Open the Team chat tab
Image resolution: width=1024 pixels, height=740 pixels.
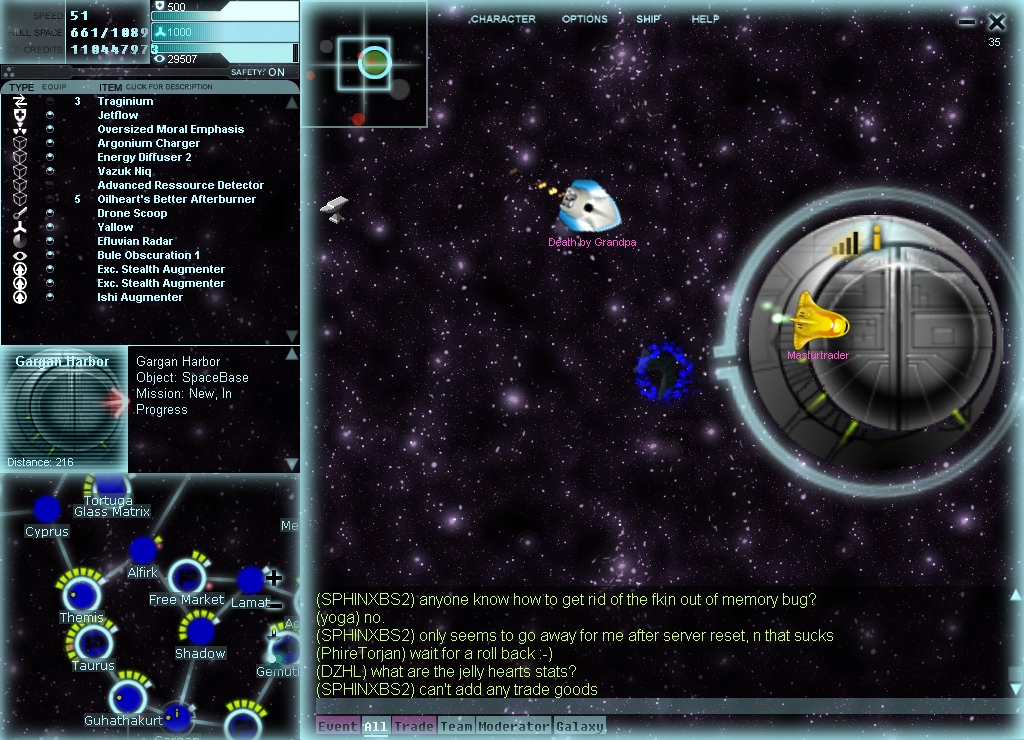click(x=456, y=726)
